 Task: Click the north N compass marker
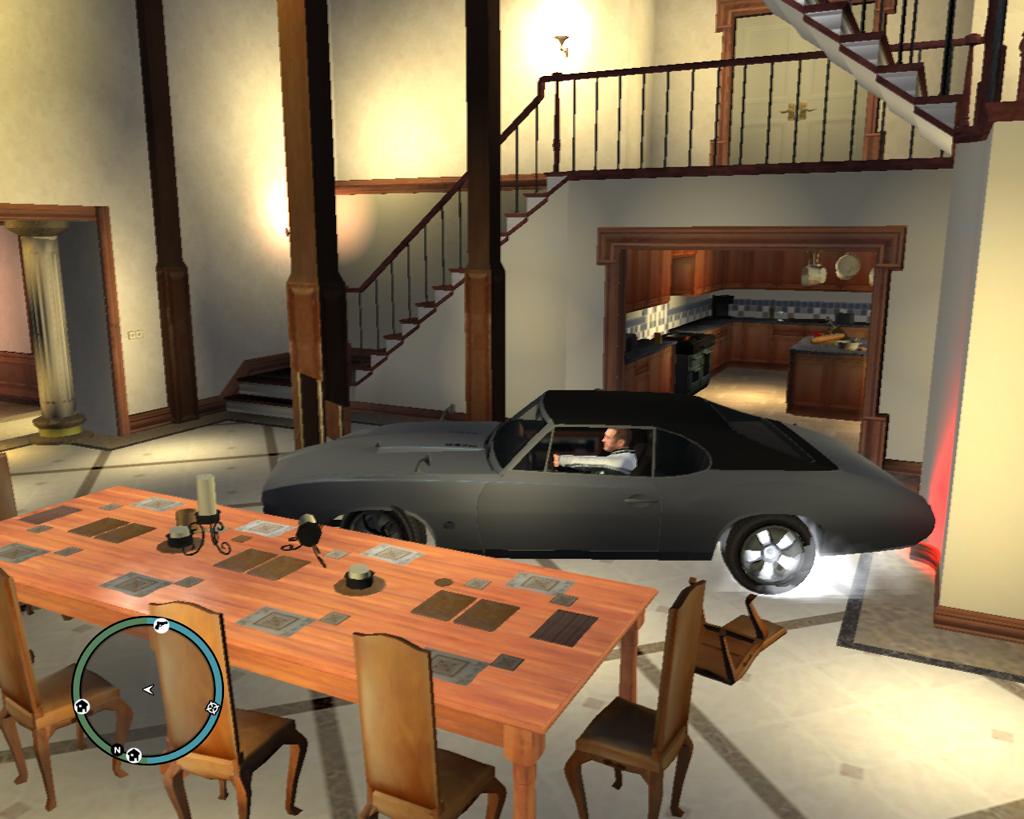[x=117, y=749]
